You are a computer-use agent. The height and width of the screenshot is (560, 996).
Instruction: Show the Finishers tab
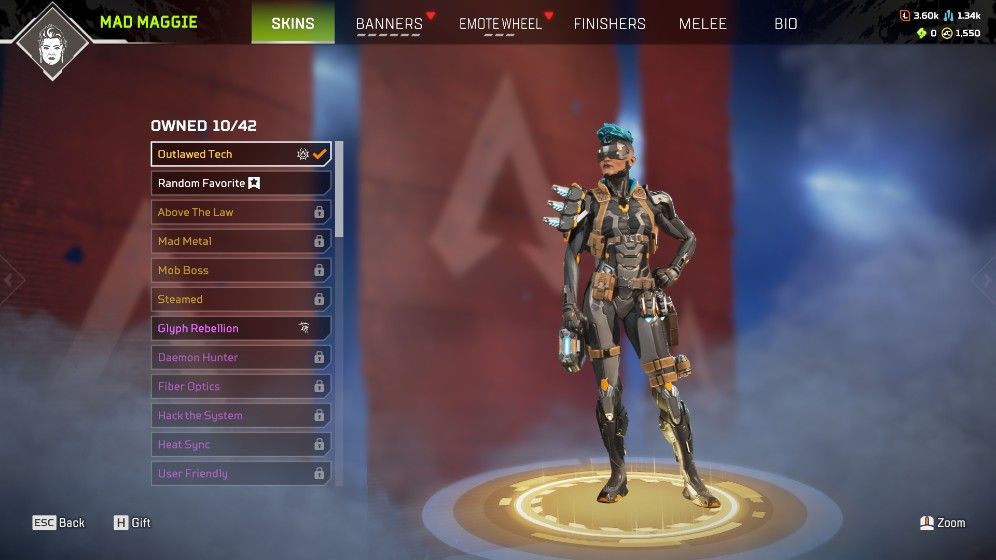tap(609, 24)
